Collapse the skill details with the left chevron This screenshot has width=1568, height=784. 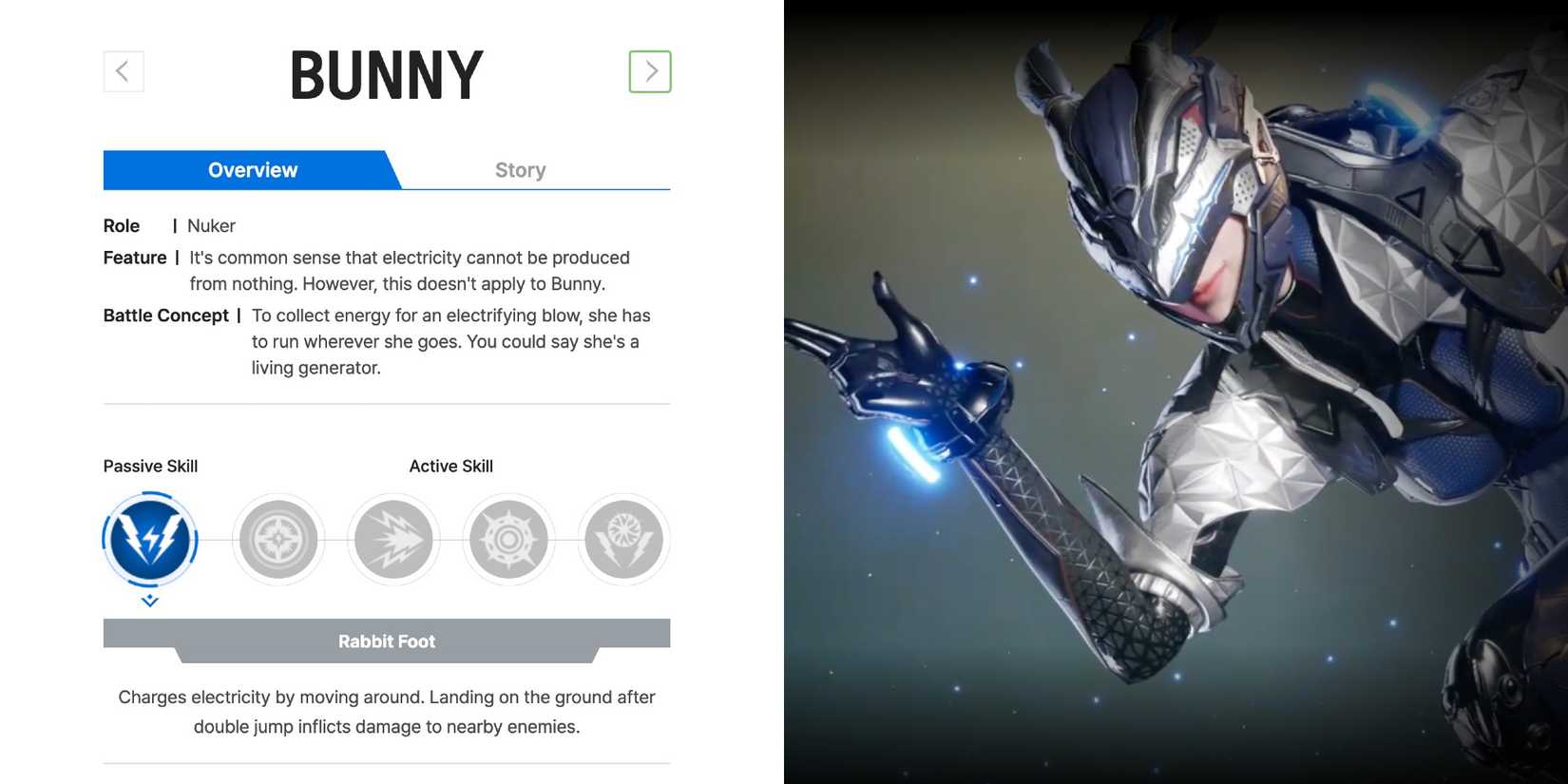tap(123, 70)
